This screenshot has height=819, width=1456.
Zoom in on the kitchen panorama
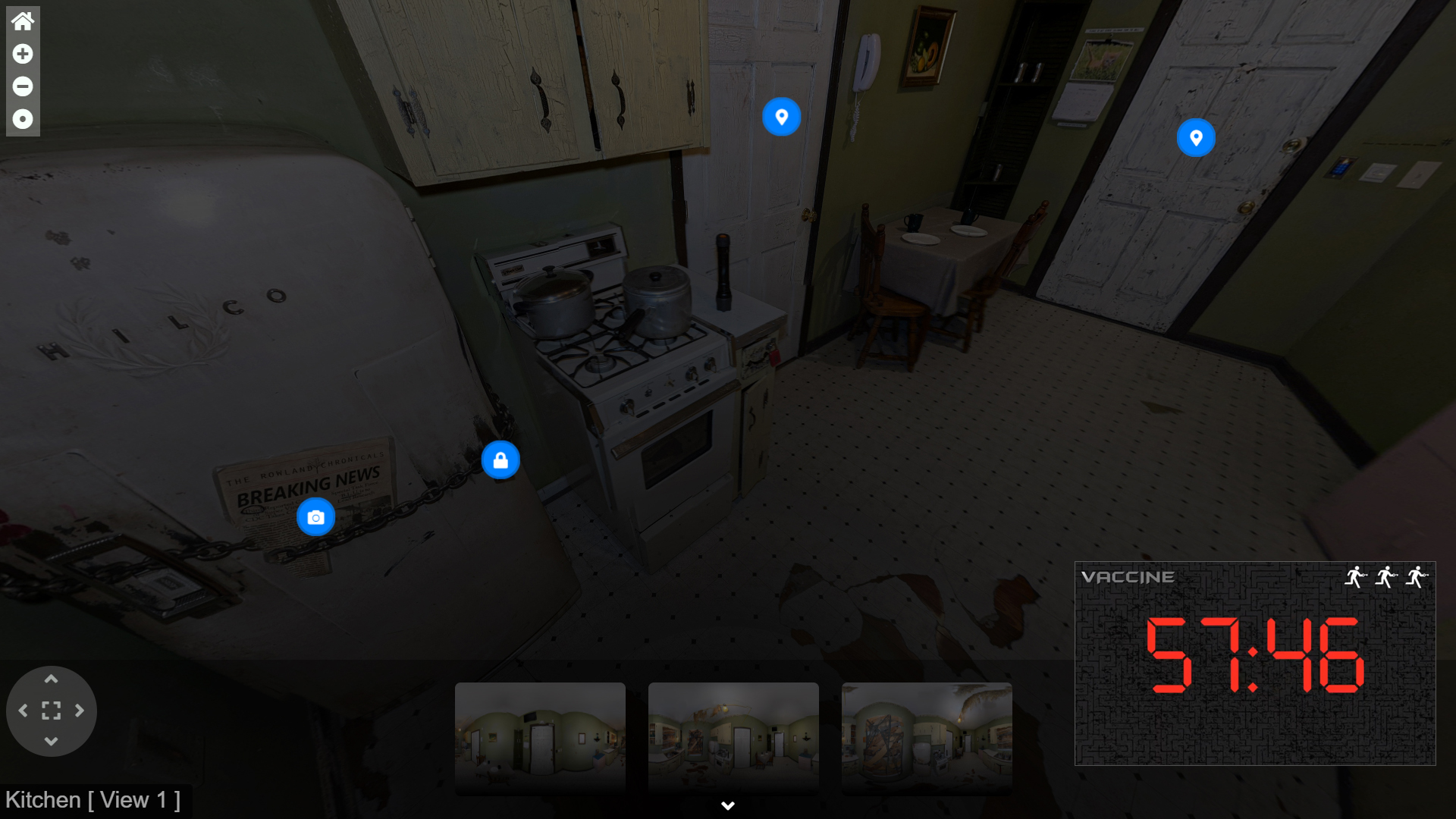coord(22,54)
